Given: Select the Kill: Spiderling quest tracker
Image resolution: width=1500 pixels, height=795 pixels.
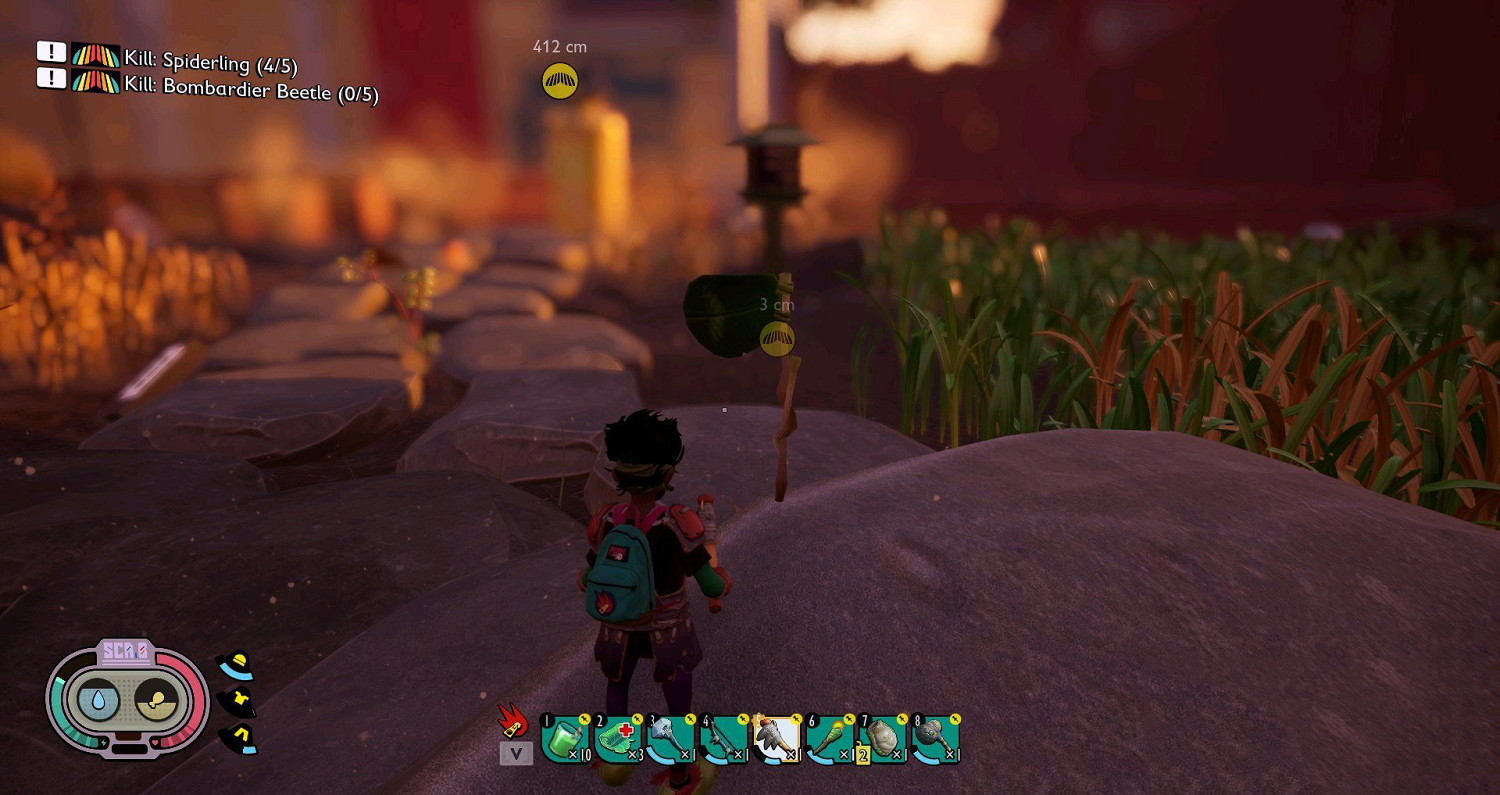Looking at the screenshot, I should pyautogui.click(x=210, y=62).
